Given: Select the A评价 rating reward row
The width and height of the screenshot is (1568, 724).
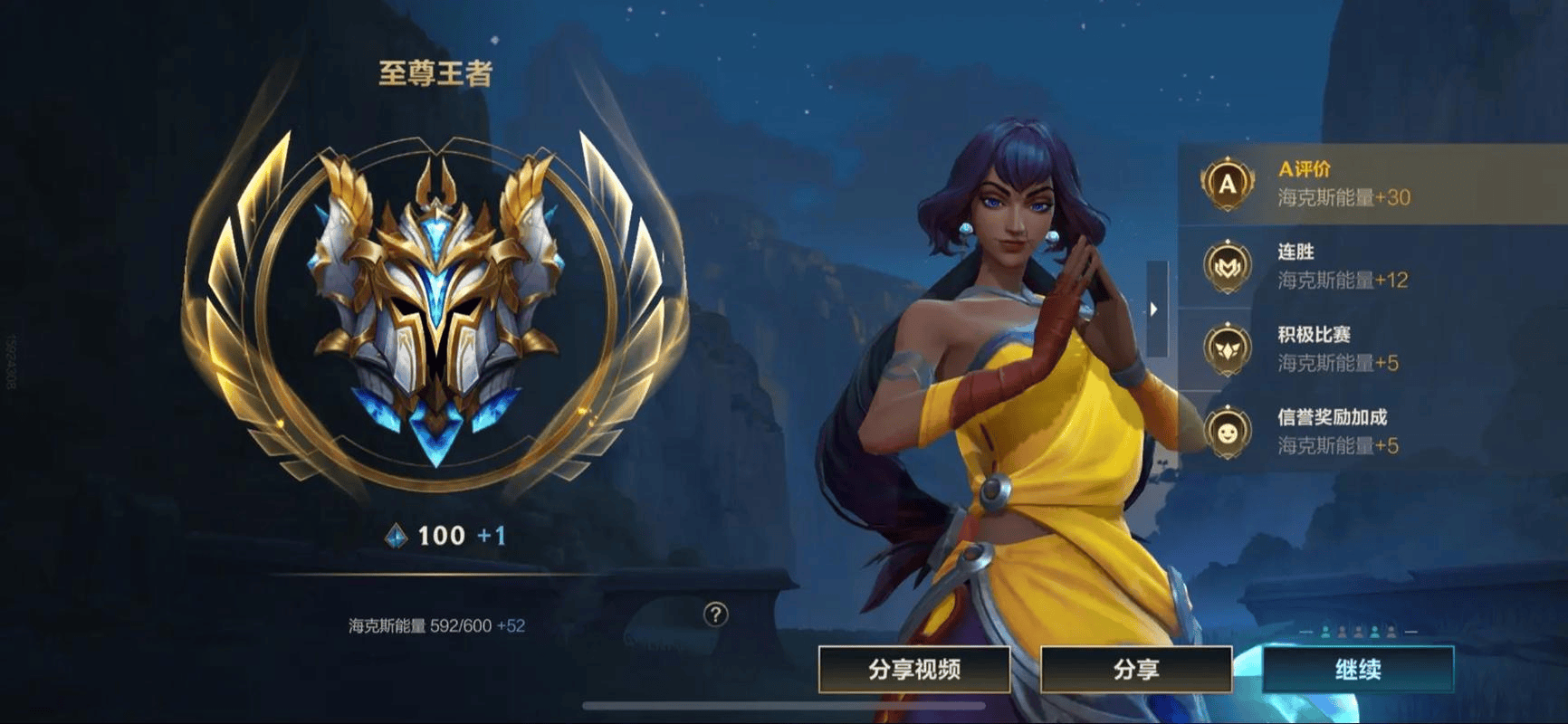Looking at the screenshot, I should click(x=1372, y=184).
